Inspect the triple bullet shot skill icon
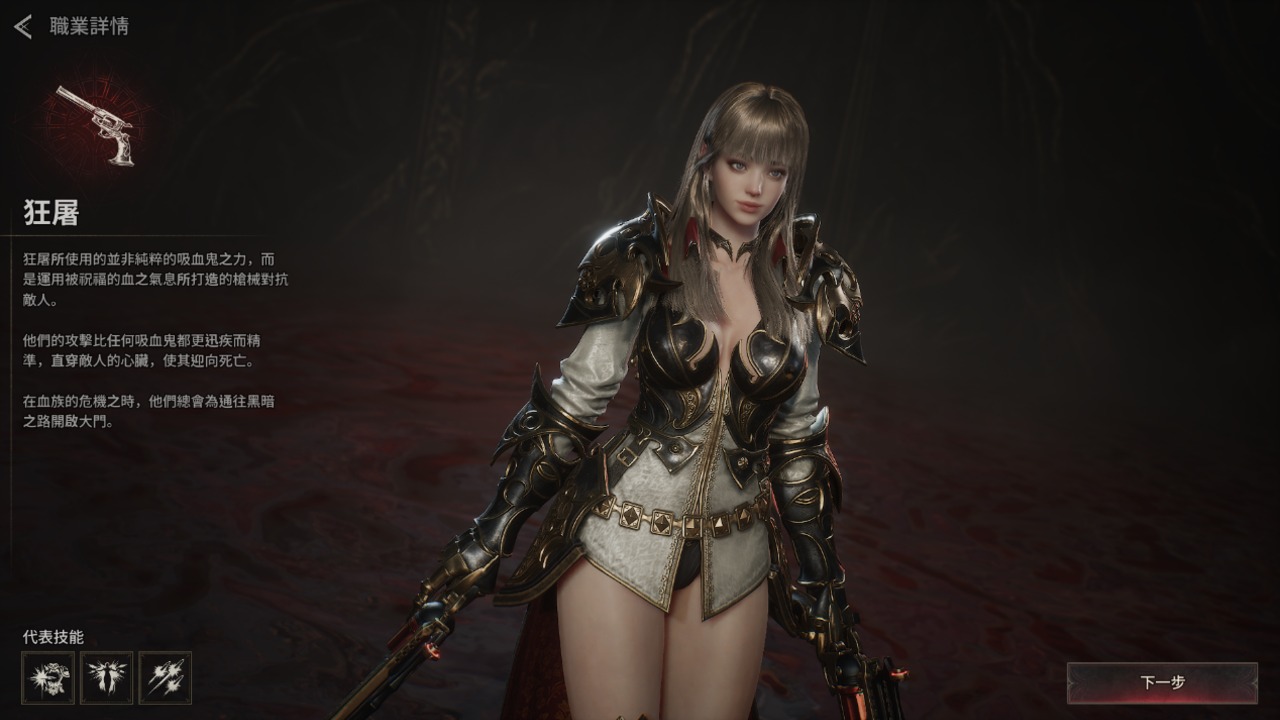The height and width of the screenshot is (720, 1280). [165, 678]
